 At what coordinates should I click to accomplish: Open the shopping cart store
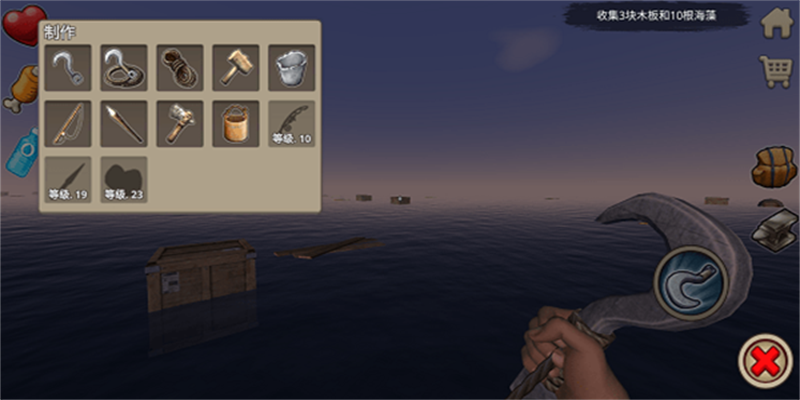click(776, 71)
